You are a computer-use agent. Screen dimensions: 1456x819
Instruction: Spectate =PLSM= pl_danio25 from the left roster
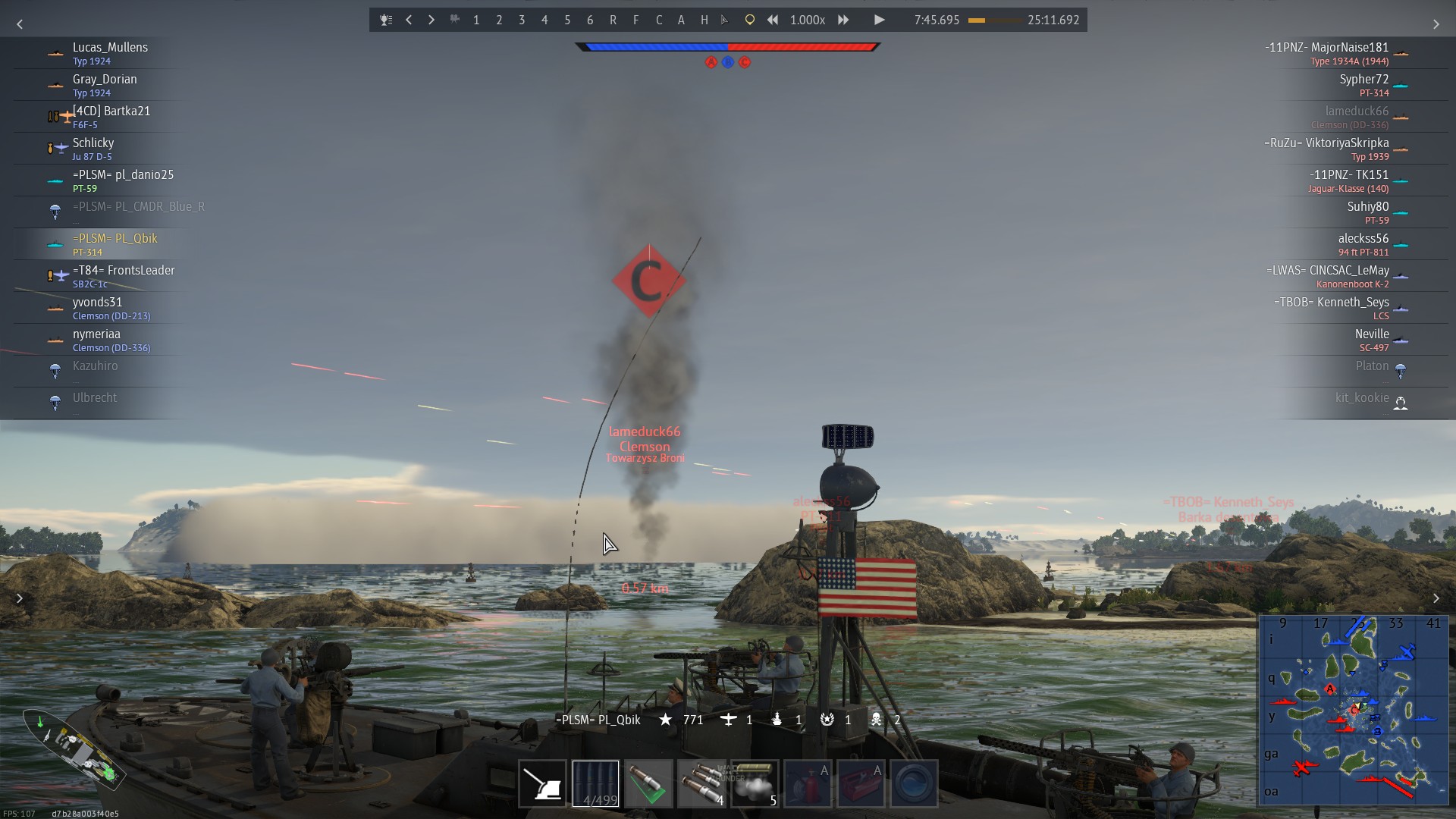[123, 175]
